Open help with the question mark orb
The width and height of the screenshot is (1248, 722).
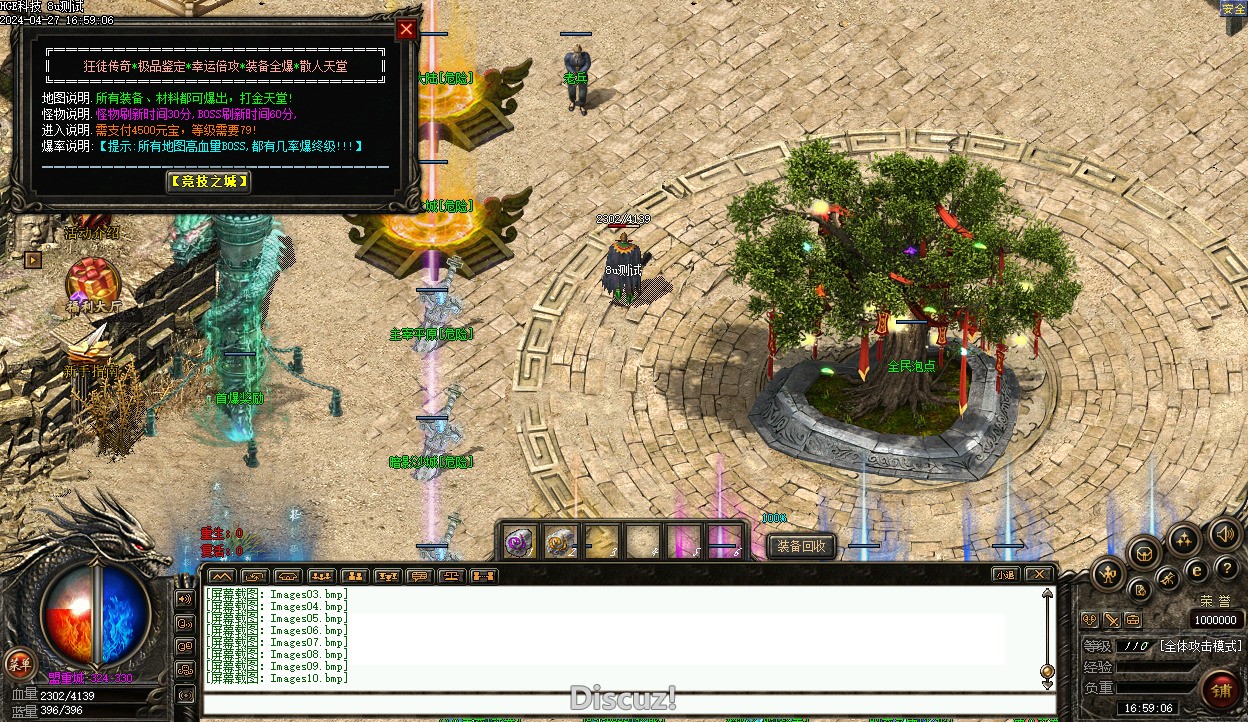point(1227,568)
